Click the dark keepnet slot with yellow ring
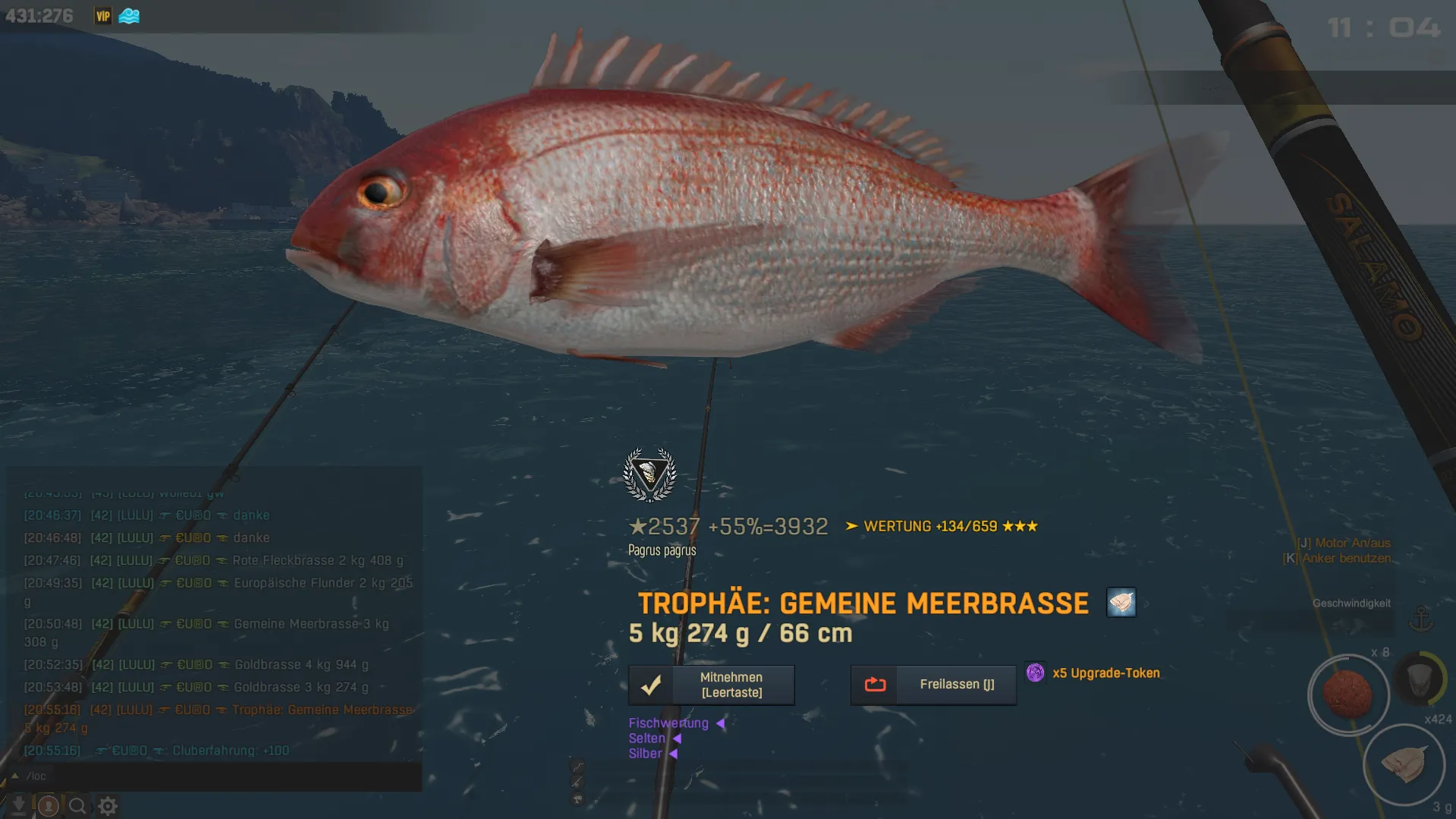The height and width of the screenshot is (819, 1456). 1420,678
